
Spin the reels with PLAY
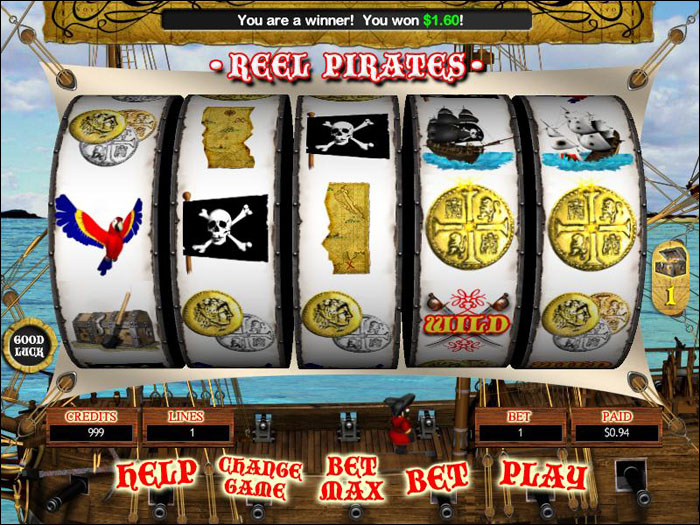click(542, 473)
